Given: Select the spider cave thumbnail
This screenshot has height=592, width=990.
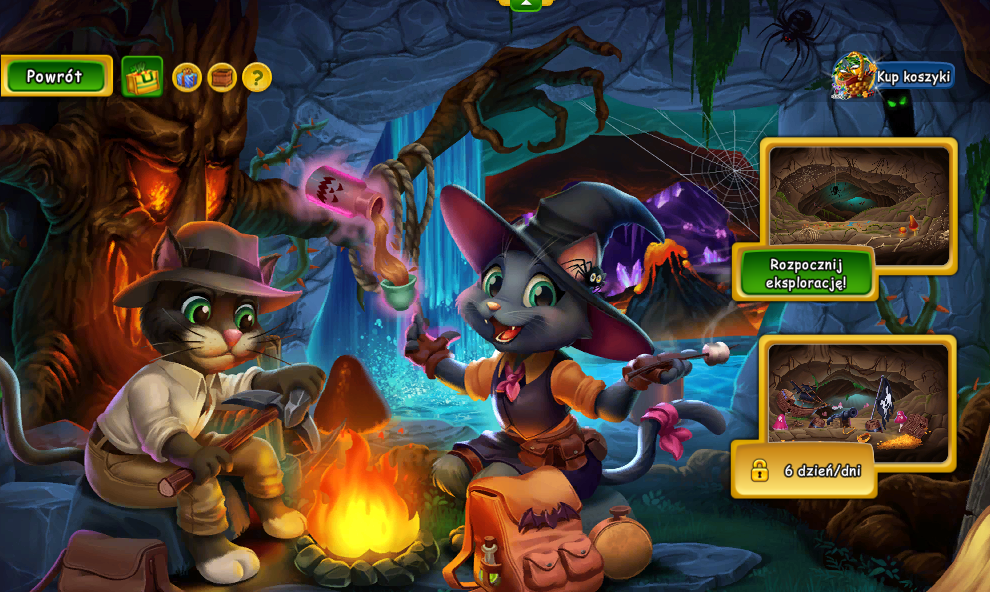Looking at the screenshot, I should point(859,200).
